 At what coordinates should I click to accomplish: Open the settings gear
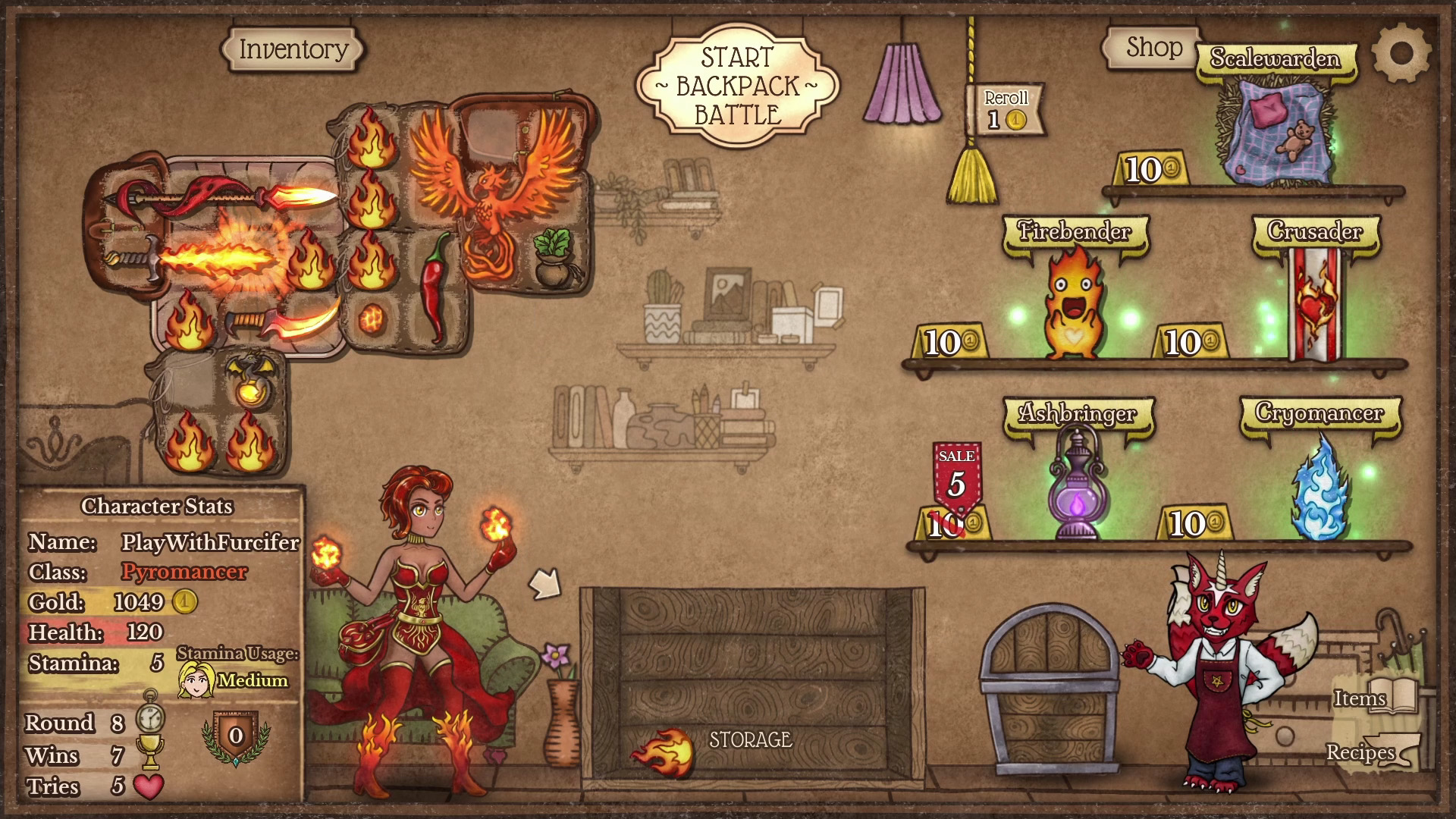[1401, 53]
